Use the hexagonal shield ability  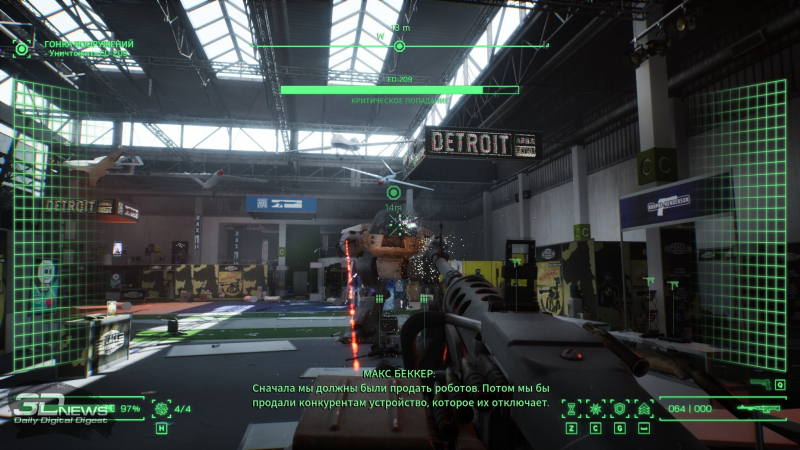[619, 408]
